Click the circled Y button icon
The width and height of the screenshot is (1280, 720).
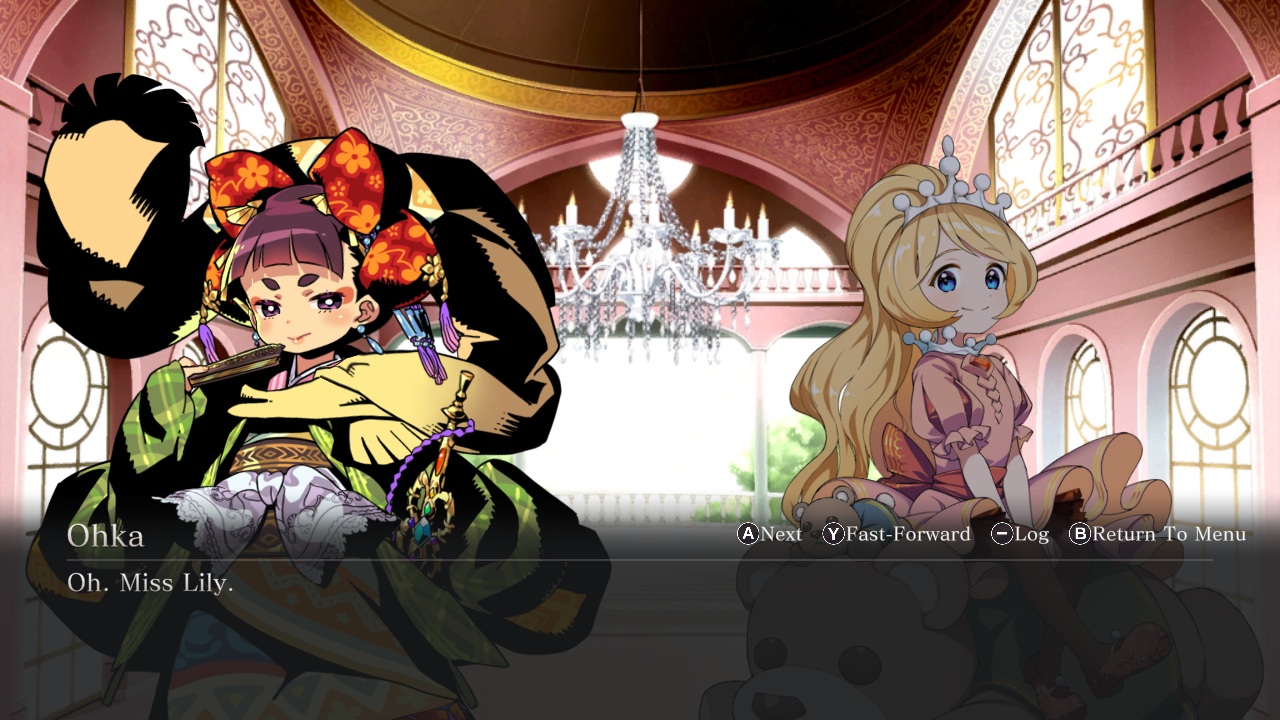point(834,534)
